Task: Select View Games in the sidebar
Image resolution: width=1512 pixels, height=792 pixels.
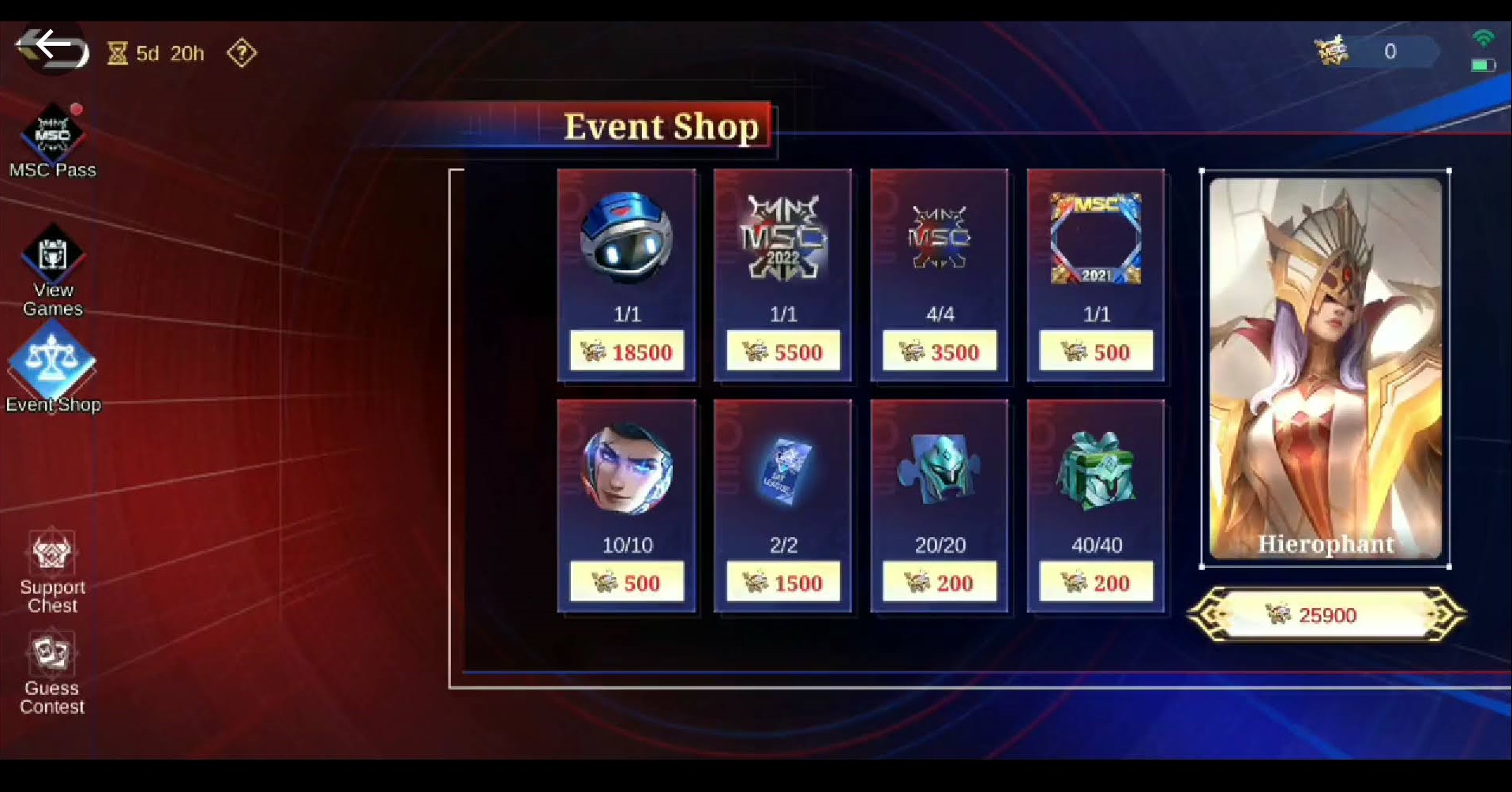Action: click(52, 257)
